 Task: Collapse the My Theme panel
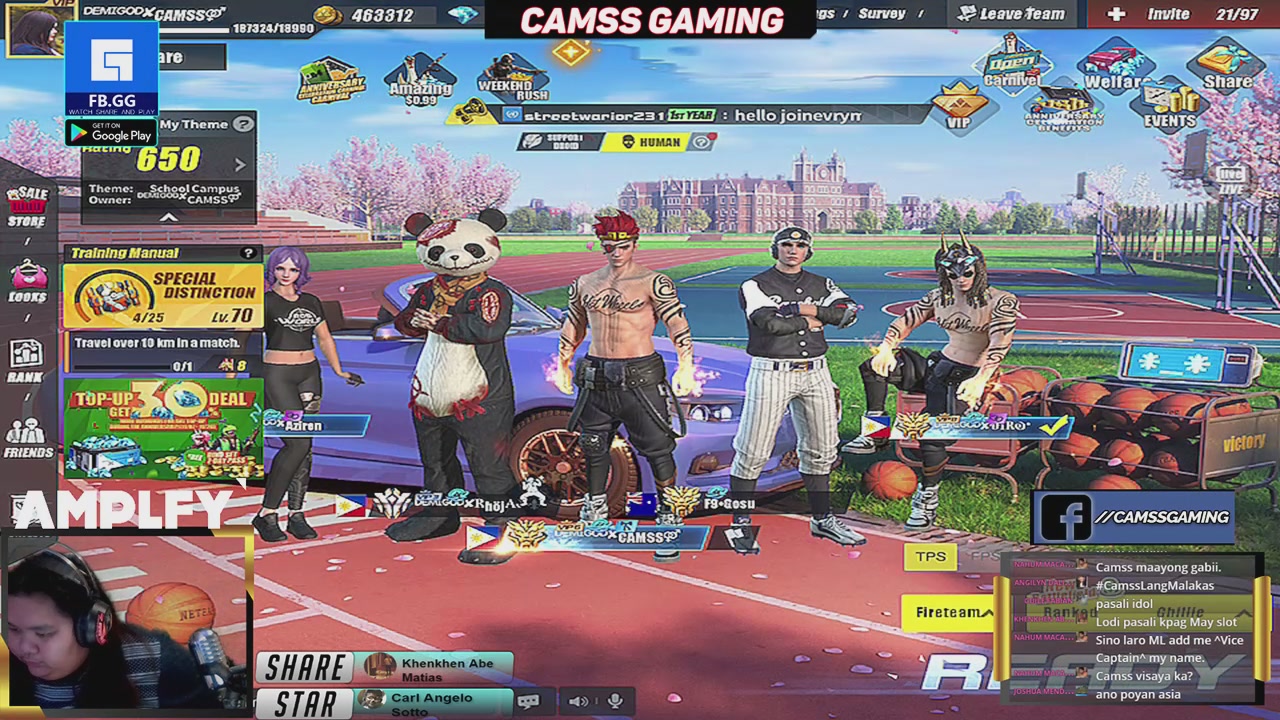(168, 217)
